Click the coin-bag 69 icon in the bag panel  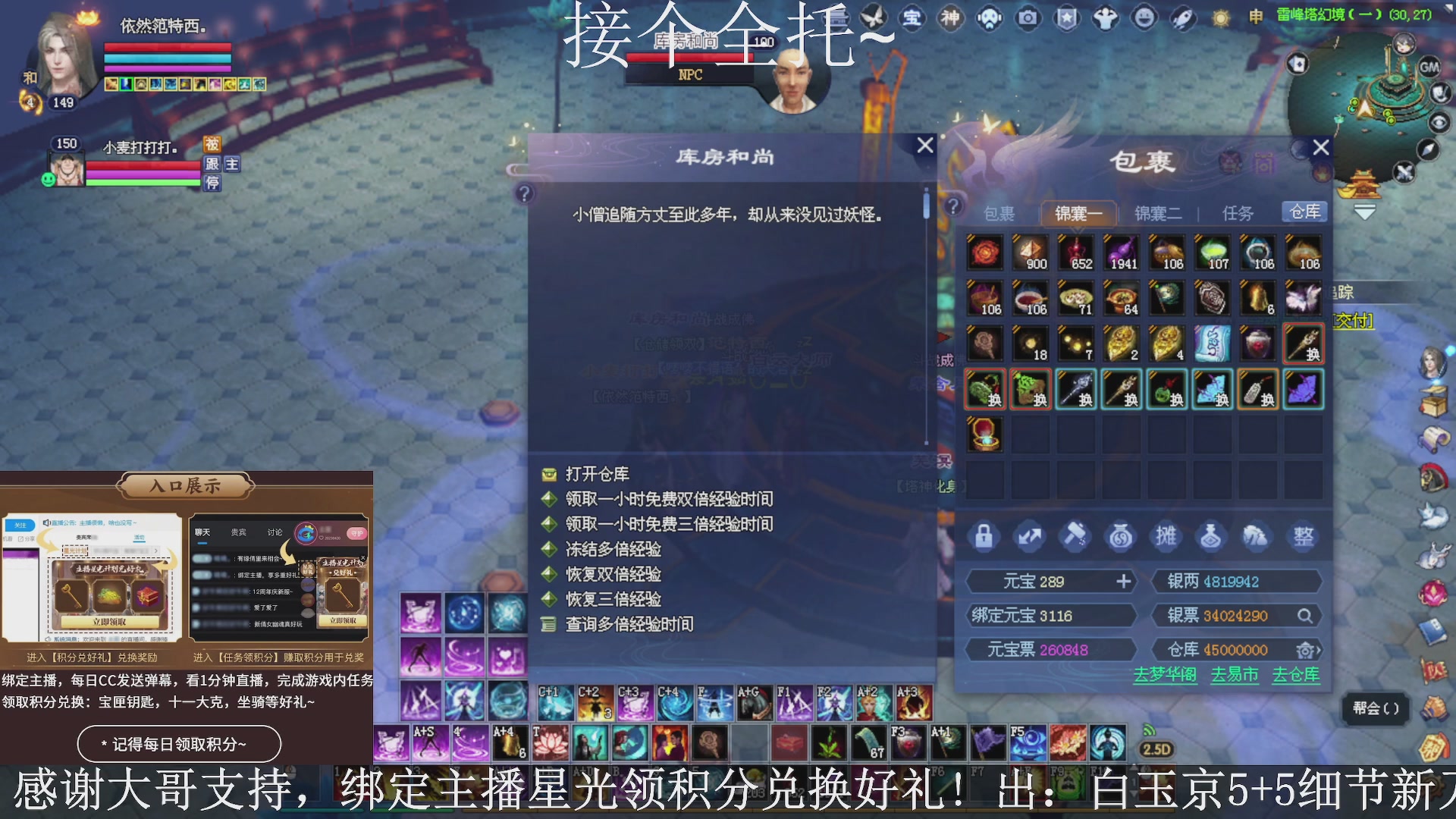pyautogui.click(x=1121, y=536)
